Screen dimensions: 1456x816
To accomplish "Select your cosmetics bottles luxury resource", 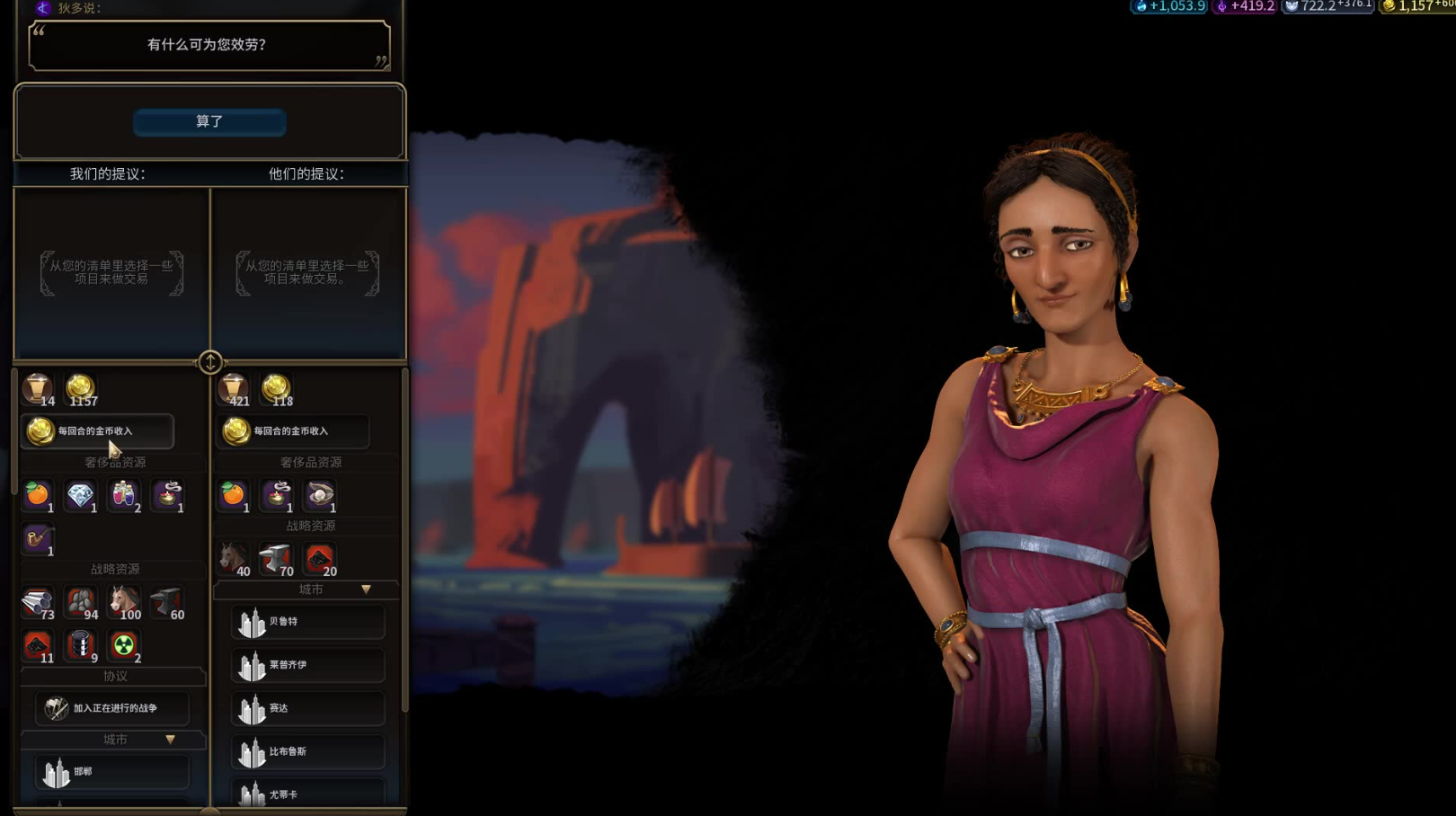I will pos(124,495).
